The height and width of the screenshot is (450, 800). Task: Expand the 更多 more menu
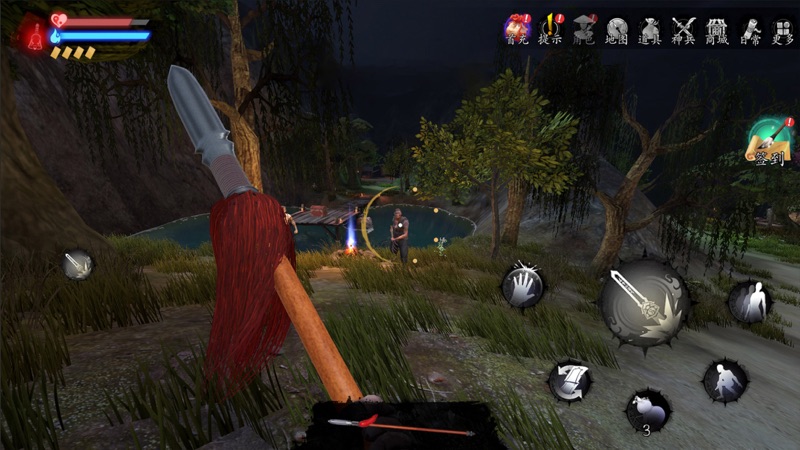pos(782,29)
